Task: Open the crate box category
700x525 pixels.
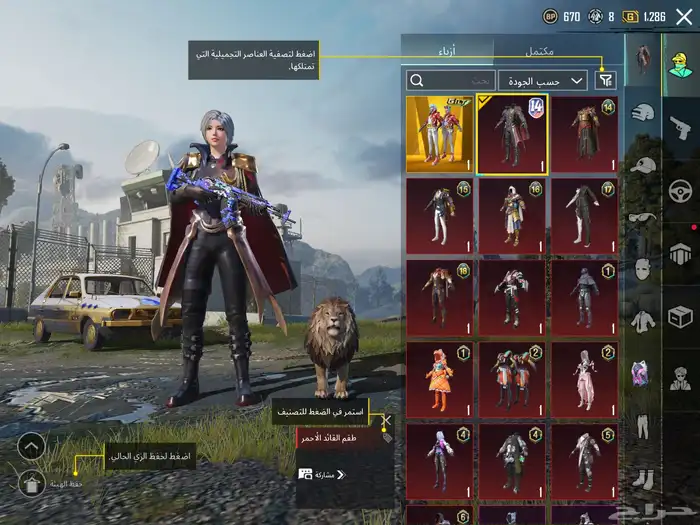Action: point(679,318)
